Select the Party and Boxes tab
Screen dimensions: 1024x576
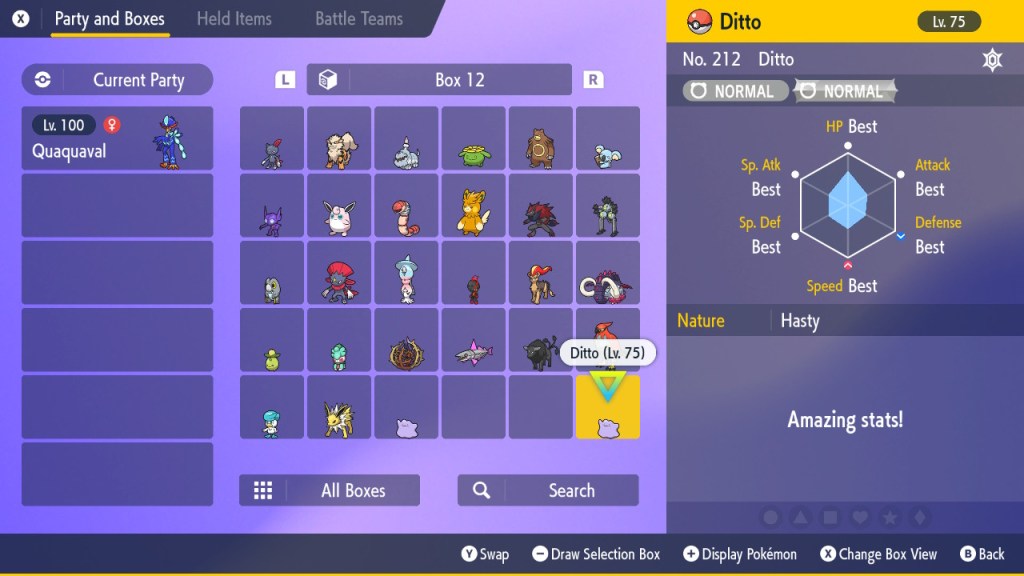[x=109, y=19]
